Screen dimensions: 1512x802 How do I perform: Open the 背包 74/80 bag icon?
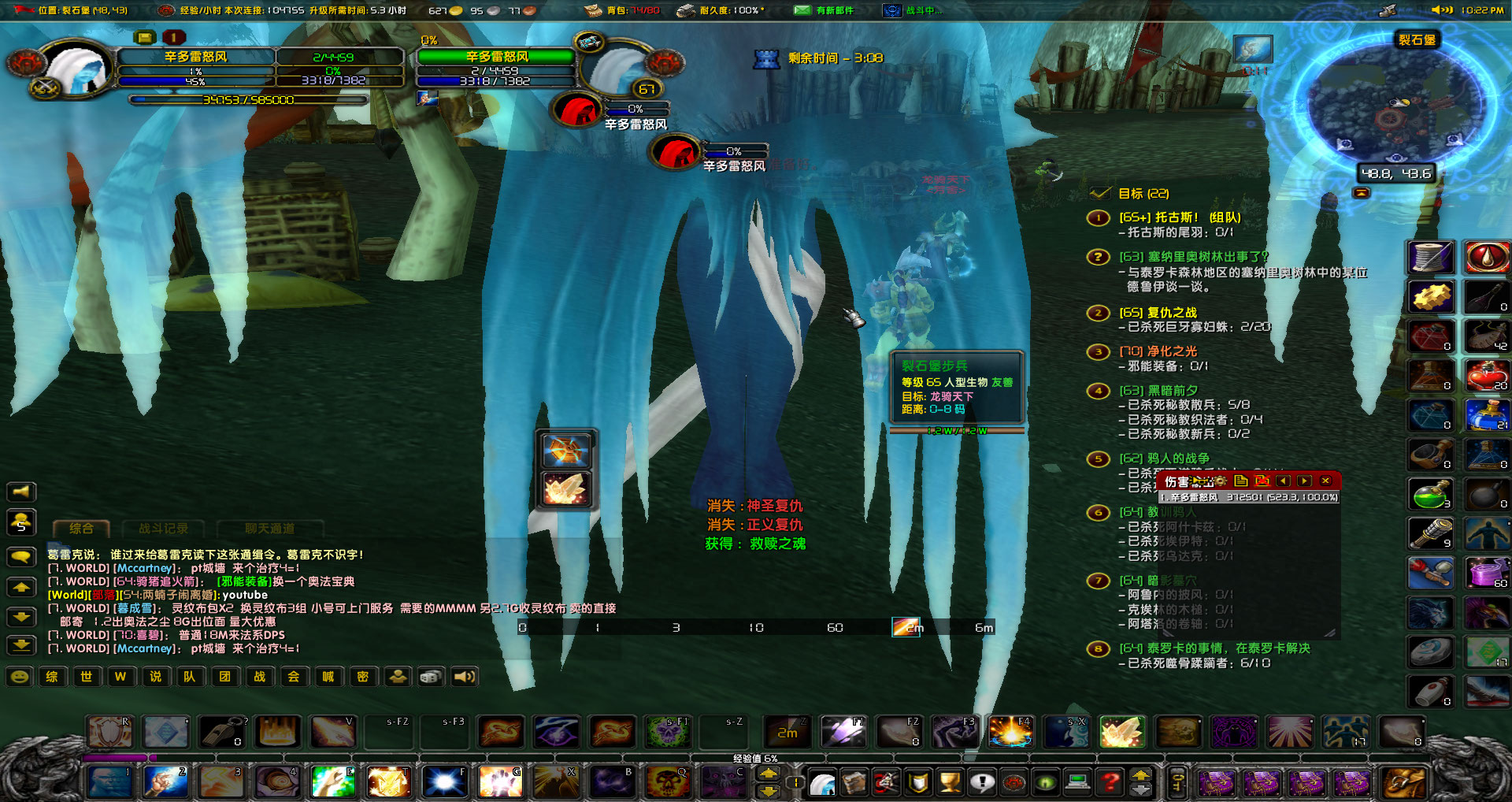(591, 10)
